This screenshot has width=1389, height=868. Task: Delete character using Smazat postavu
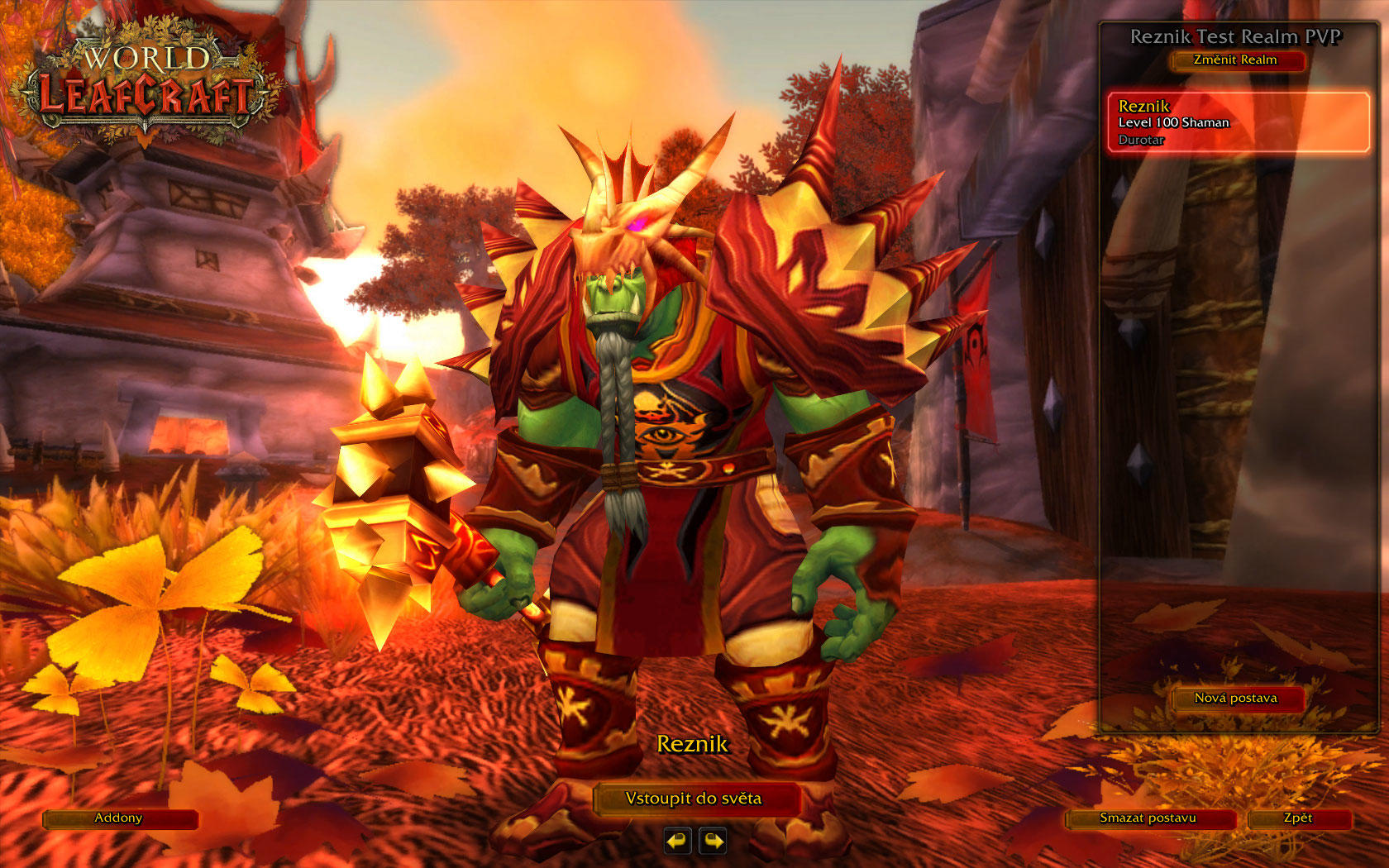(x=1148, y=818)
